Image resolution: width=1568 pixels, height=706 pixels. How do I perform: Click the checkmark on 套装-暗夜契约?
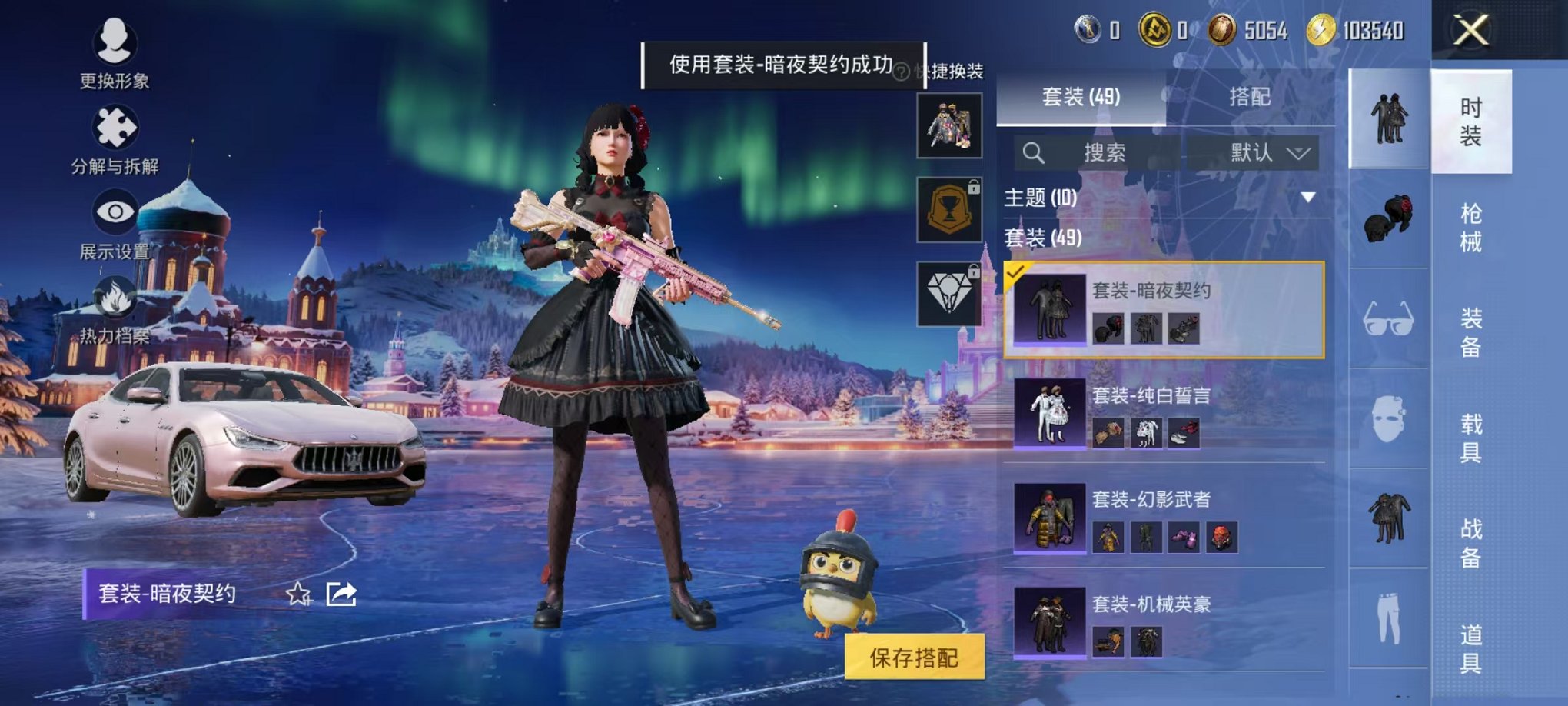click(x=1016, y=271)
